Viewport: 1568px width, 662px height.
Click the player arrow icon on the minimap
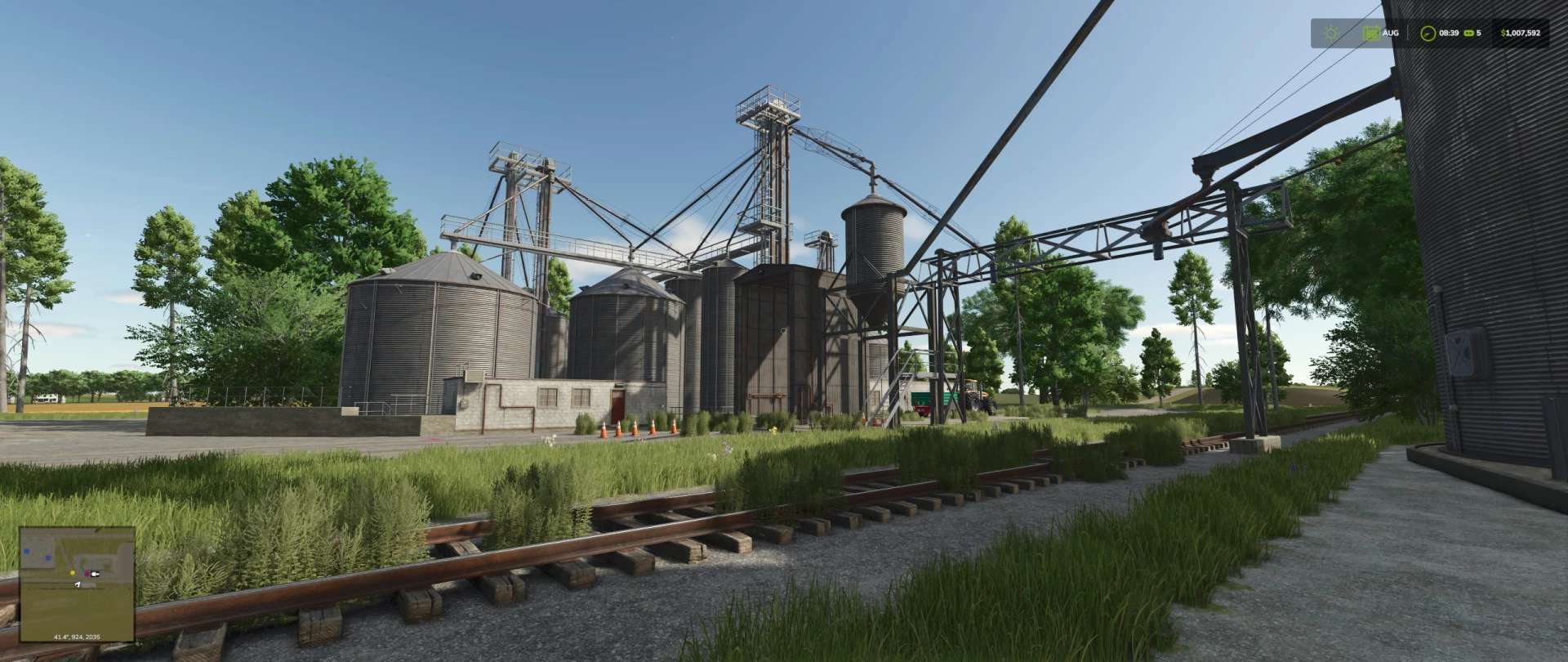point(78,584)
